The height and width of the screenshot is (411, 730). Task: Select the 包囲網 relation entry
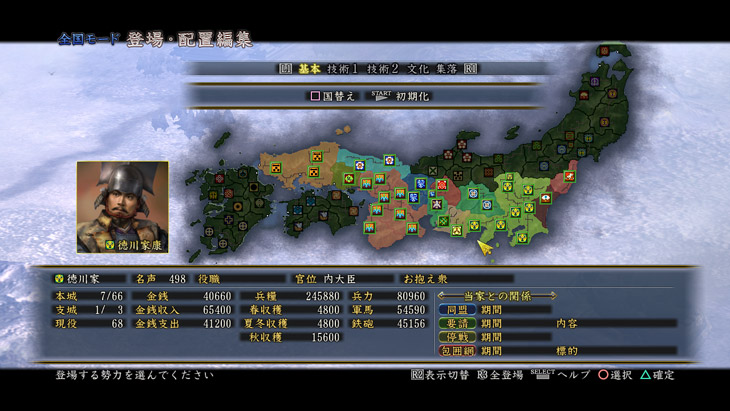(456, 351)
